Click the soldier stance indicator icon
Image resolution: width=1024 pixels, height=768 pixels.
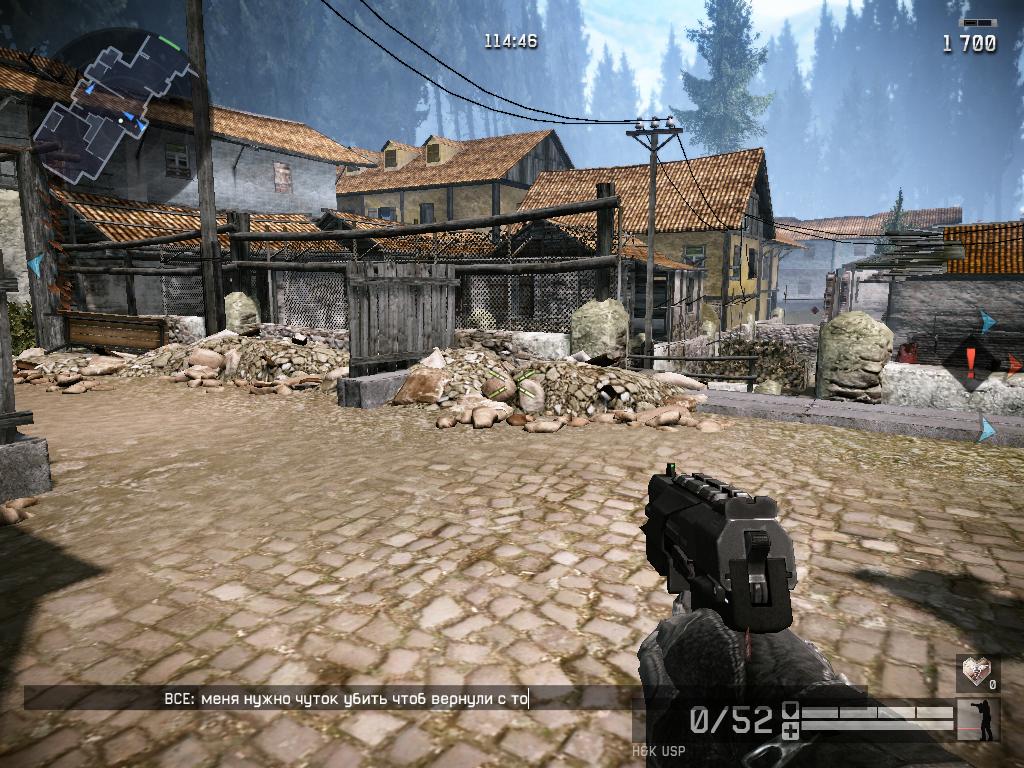point(978,720)
